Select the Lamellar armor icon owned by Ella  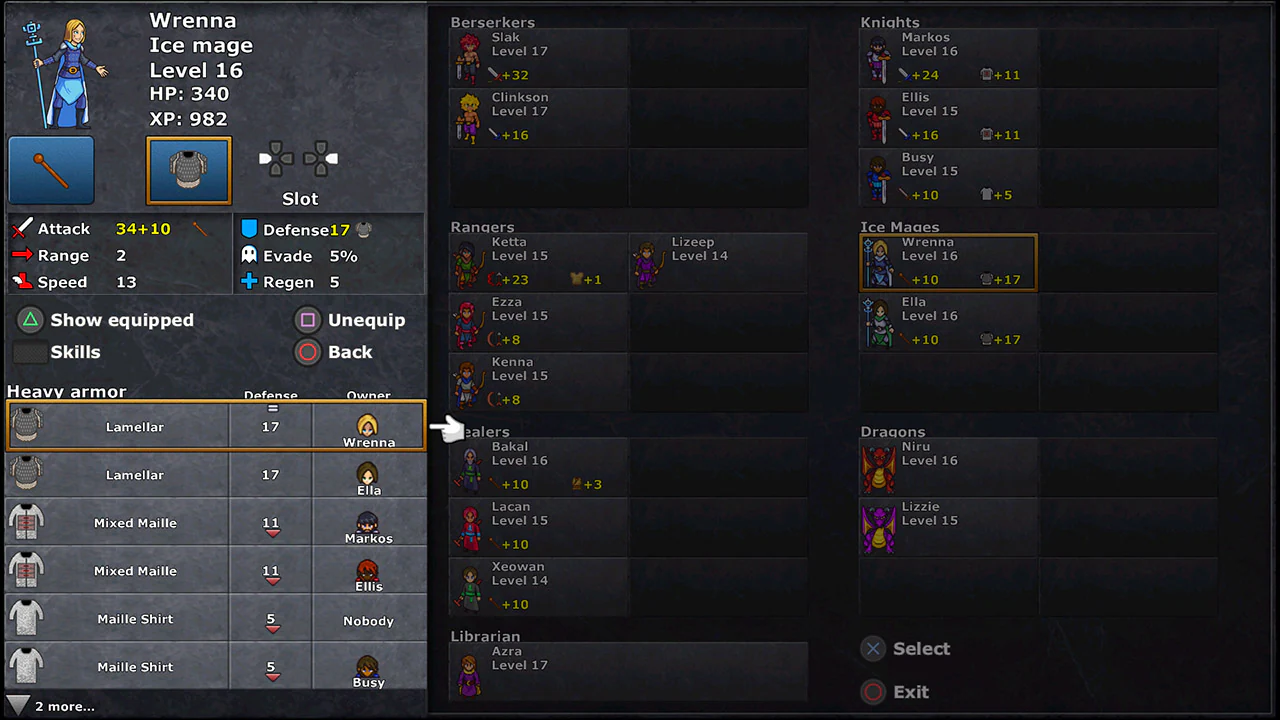(27, 474)
